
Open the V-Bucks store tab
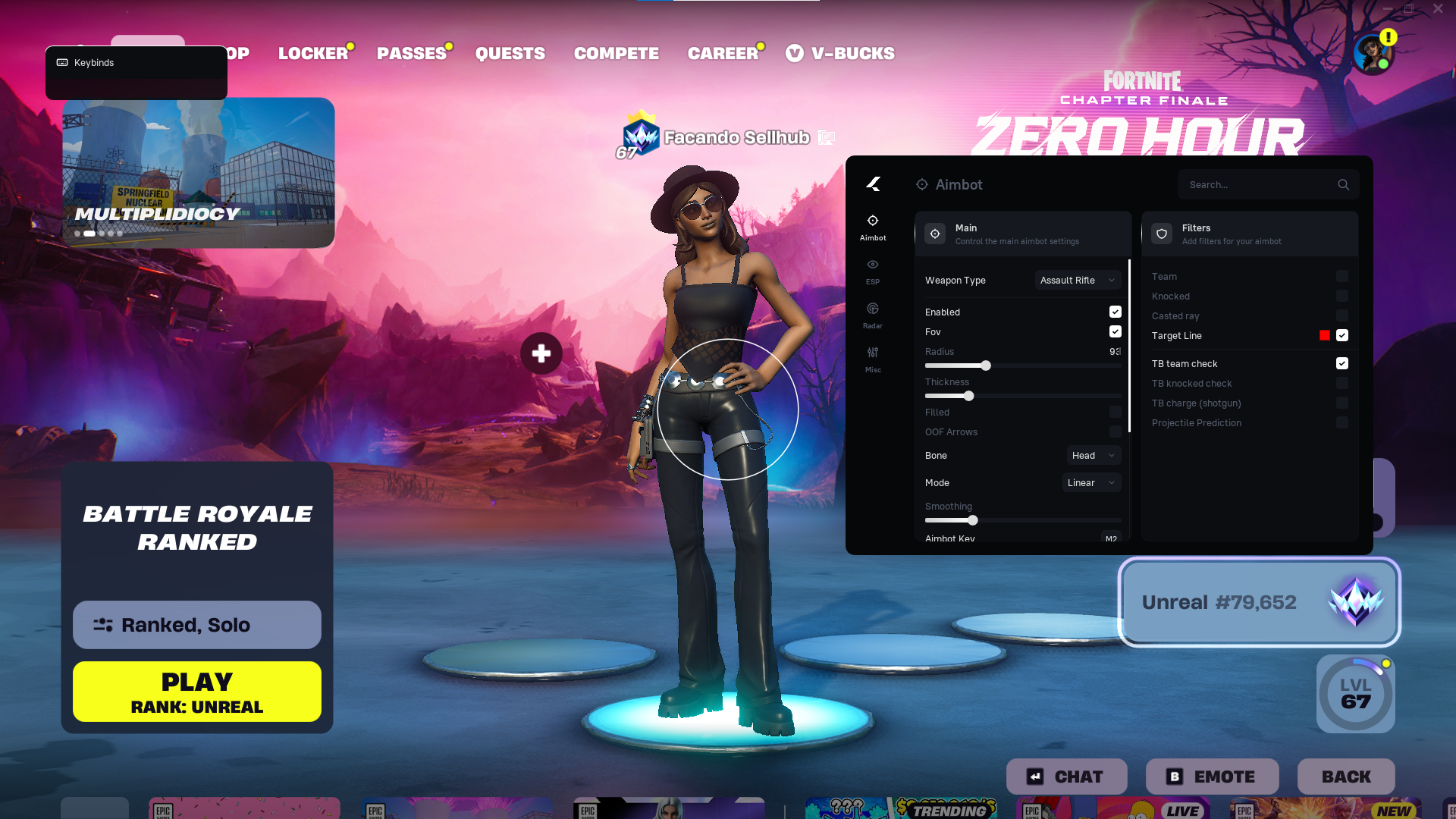tap(840, 53)
